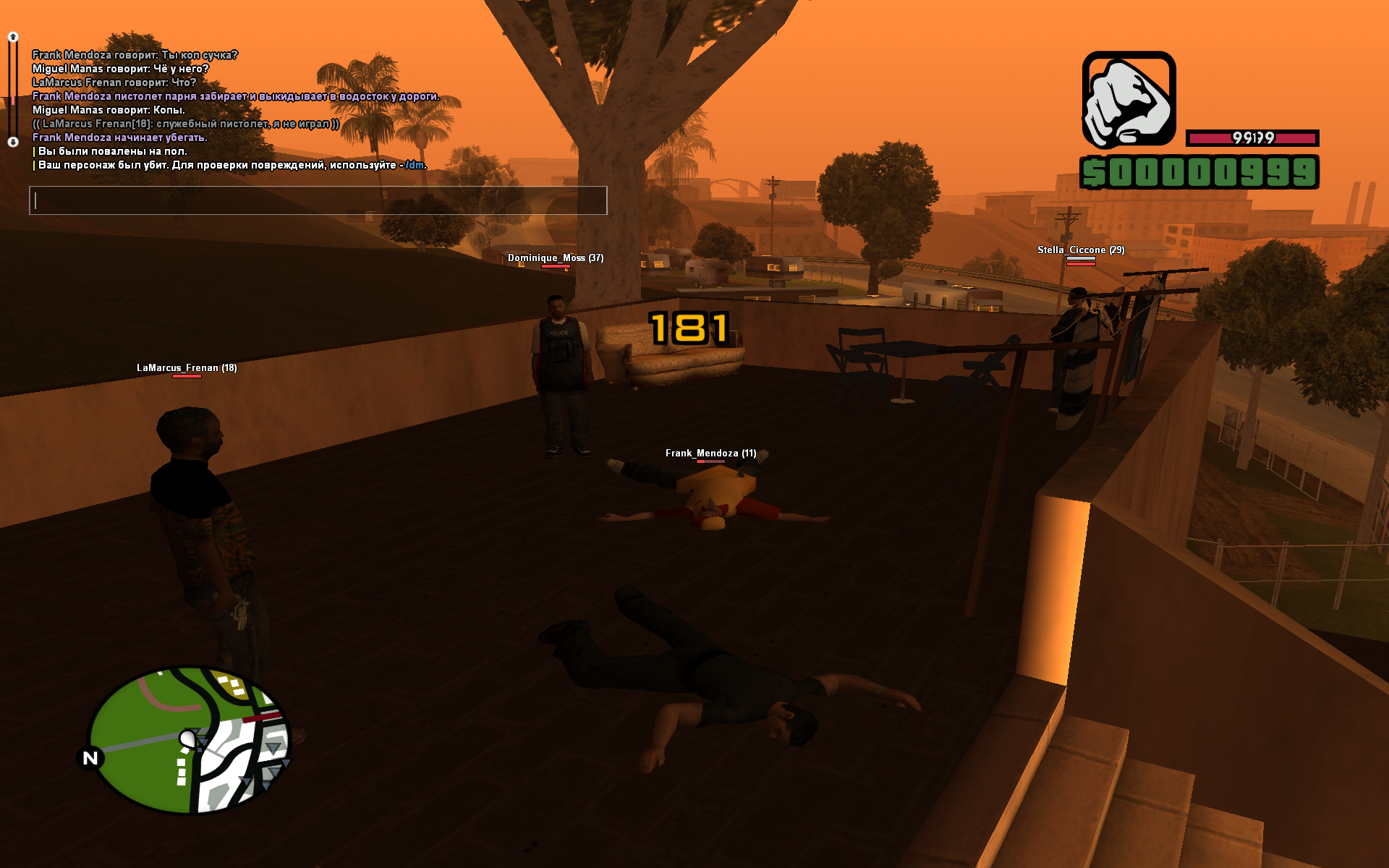
Task: Click the north N marker on radar
Action: (x=90, y=758)
